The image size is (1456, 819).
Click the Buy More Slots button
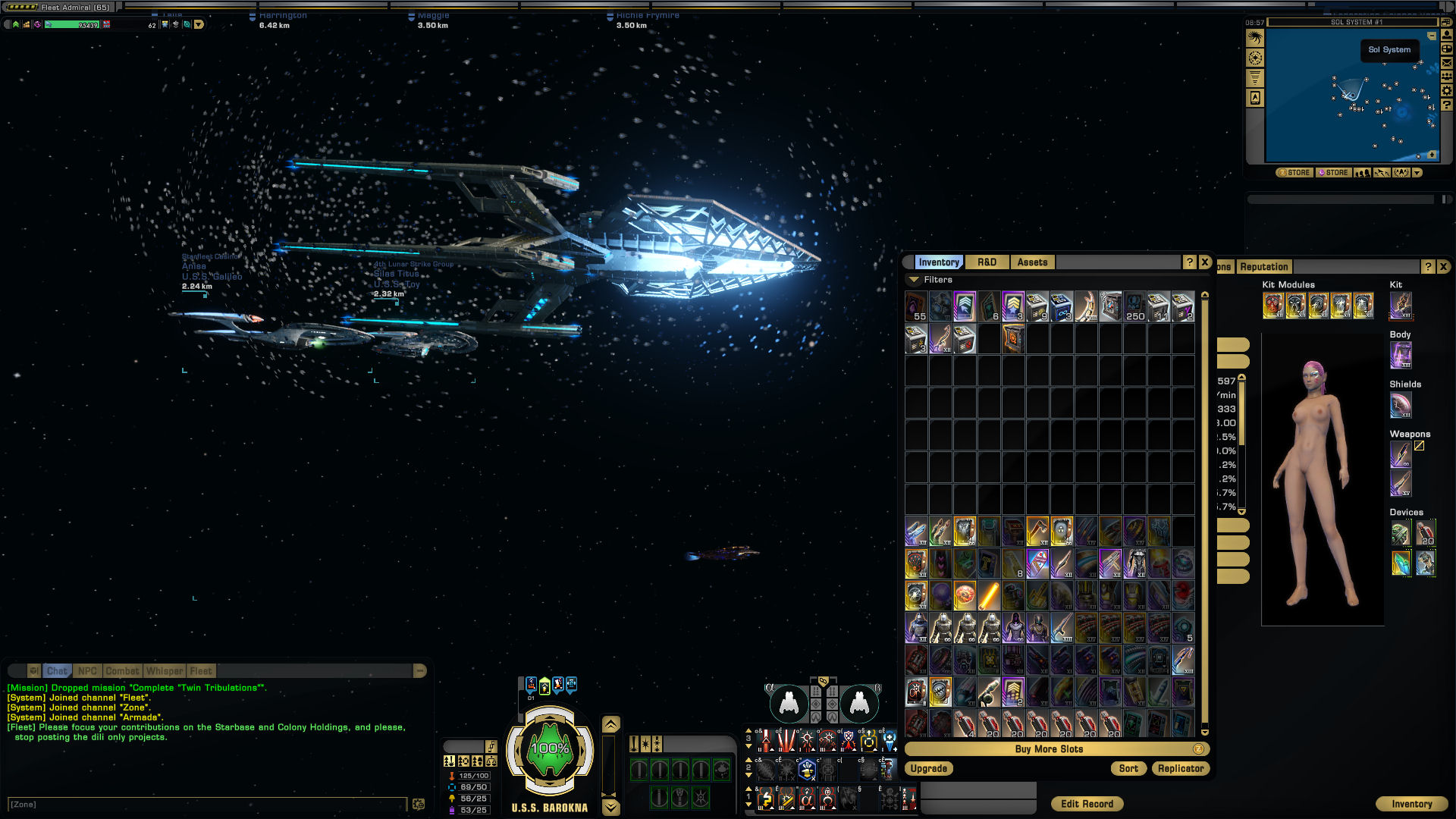1049,749
